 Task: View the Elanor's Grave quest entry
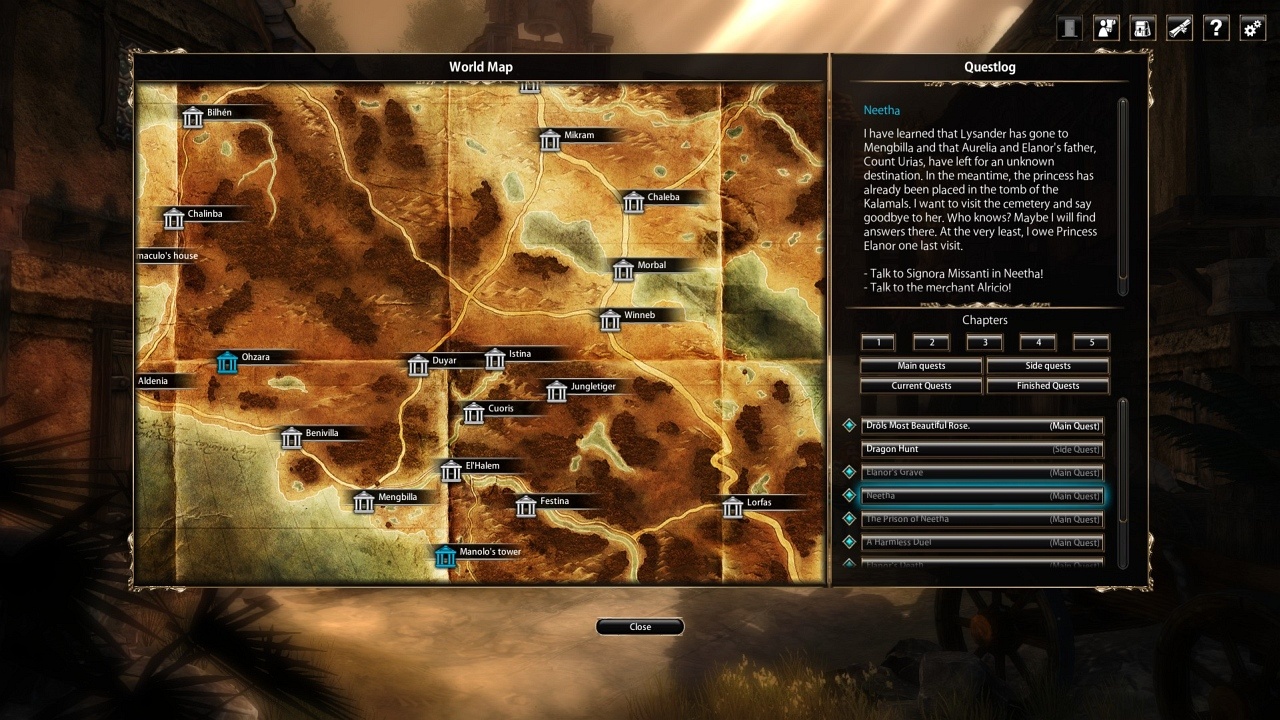click(x=982, y=473)
